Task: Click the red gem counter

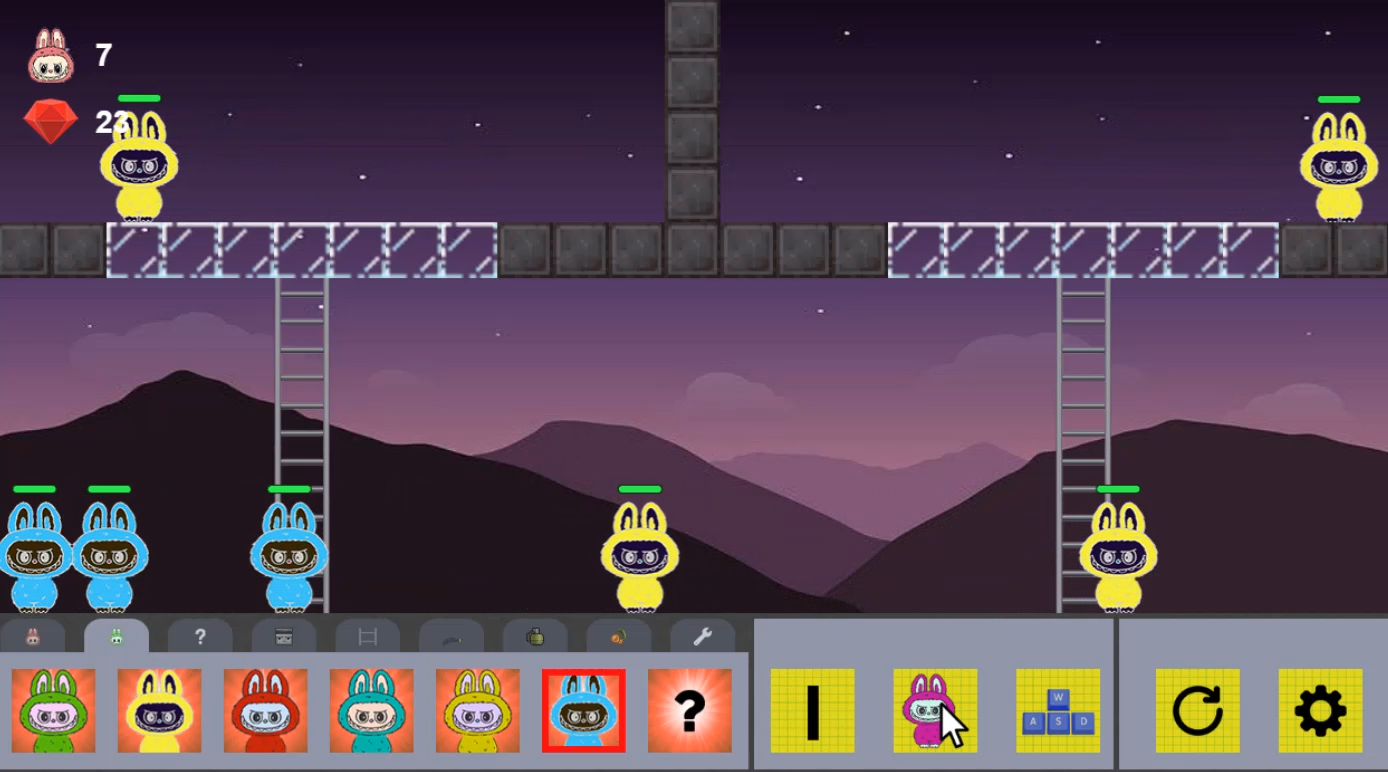Action: (50, 121)
